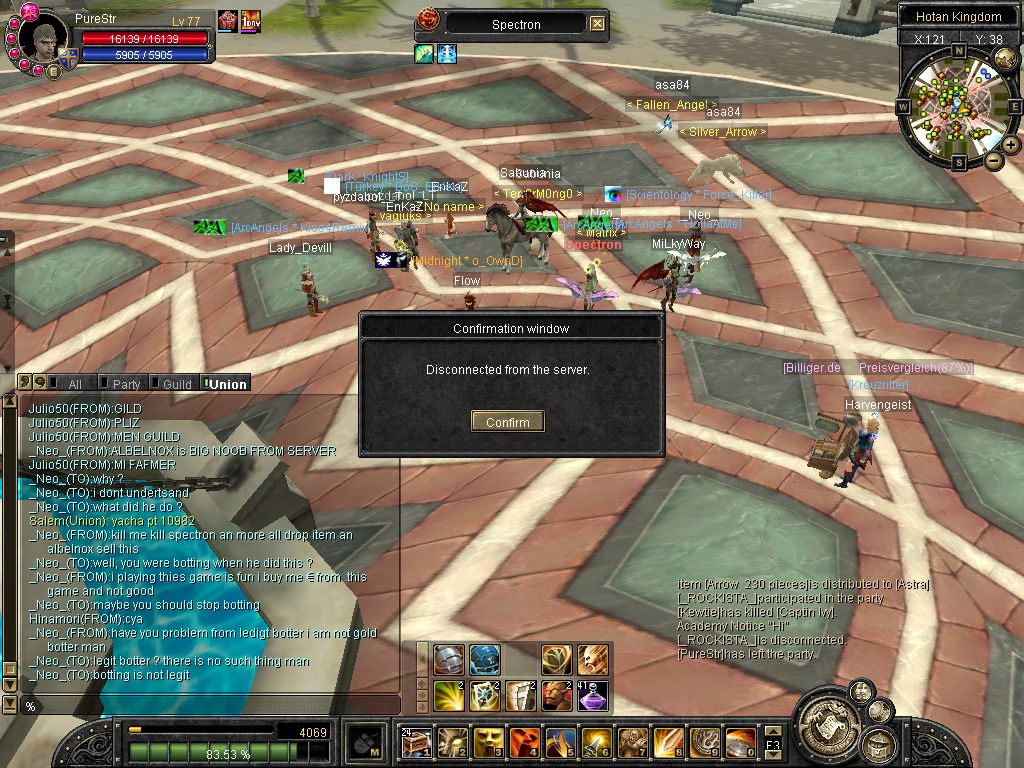Select the Guild chat tab
This screenshot has height=768, width=1024.
click(x=175, y=384)
